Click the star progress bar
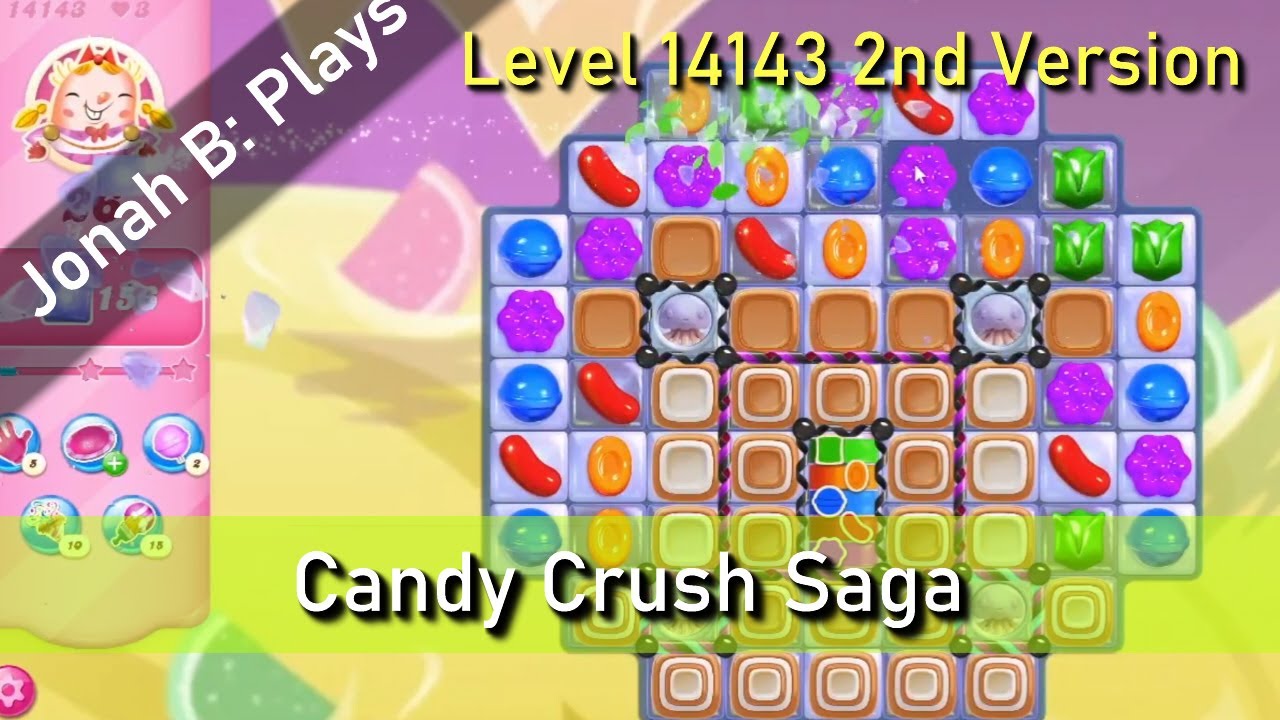 [x=100, y=368]
